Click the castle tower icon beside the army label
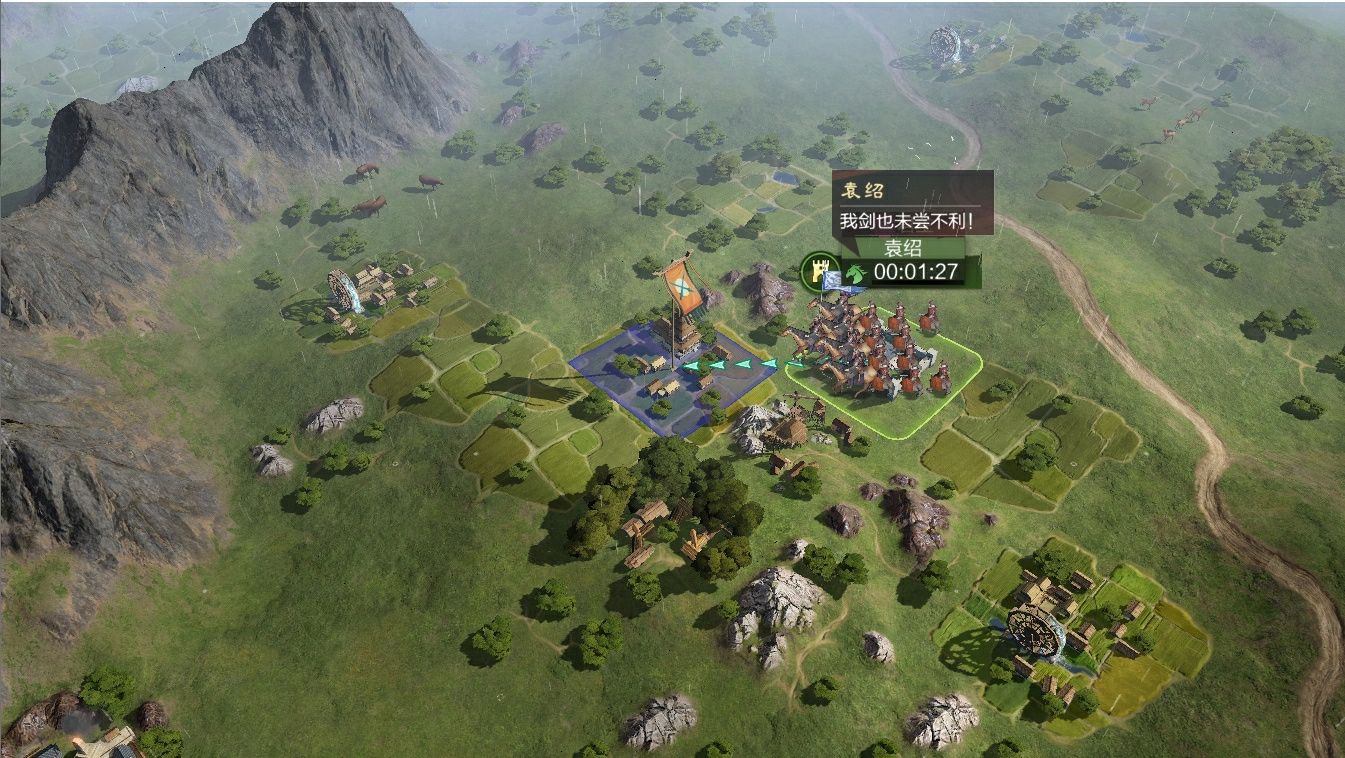This screenshot has width=1345, height=758. [816, 270]
